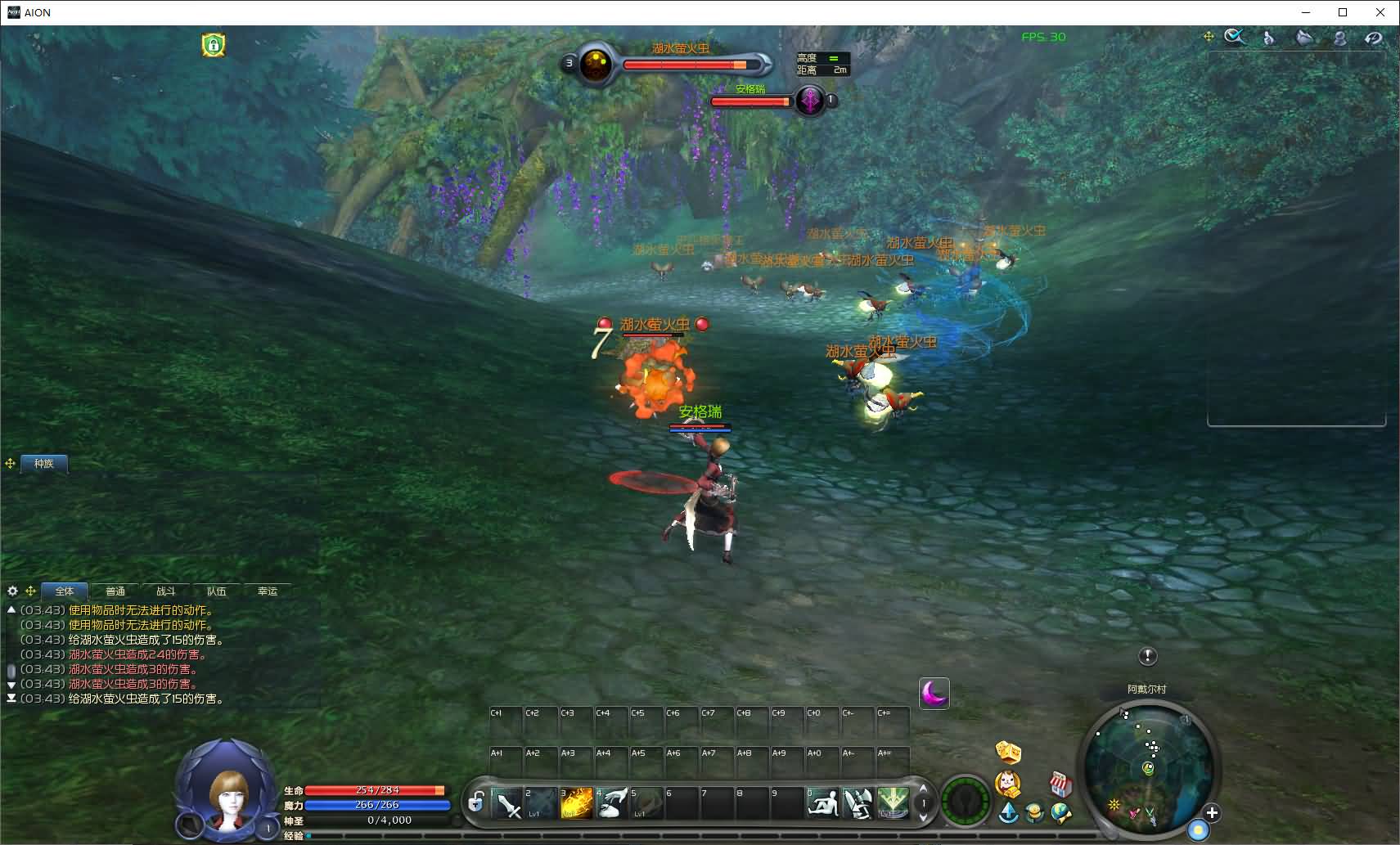Activate the green downward arrows skill

pyautogui.click(x=893, y=803)
